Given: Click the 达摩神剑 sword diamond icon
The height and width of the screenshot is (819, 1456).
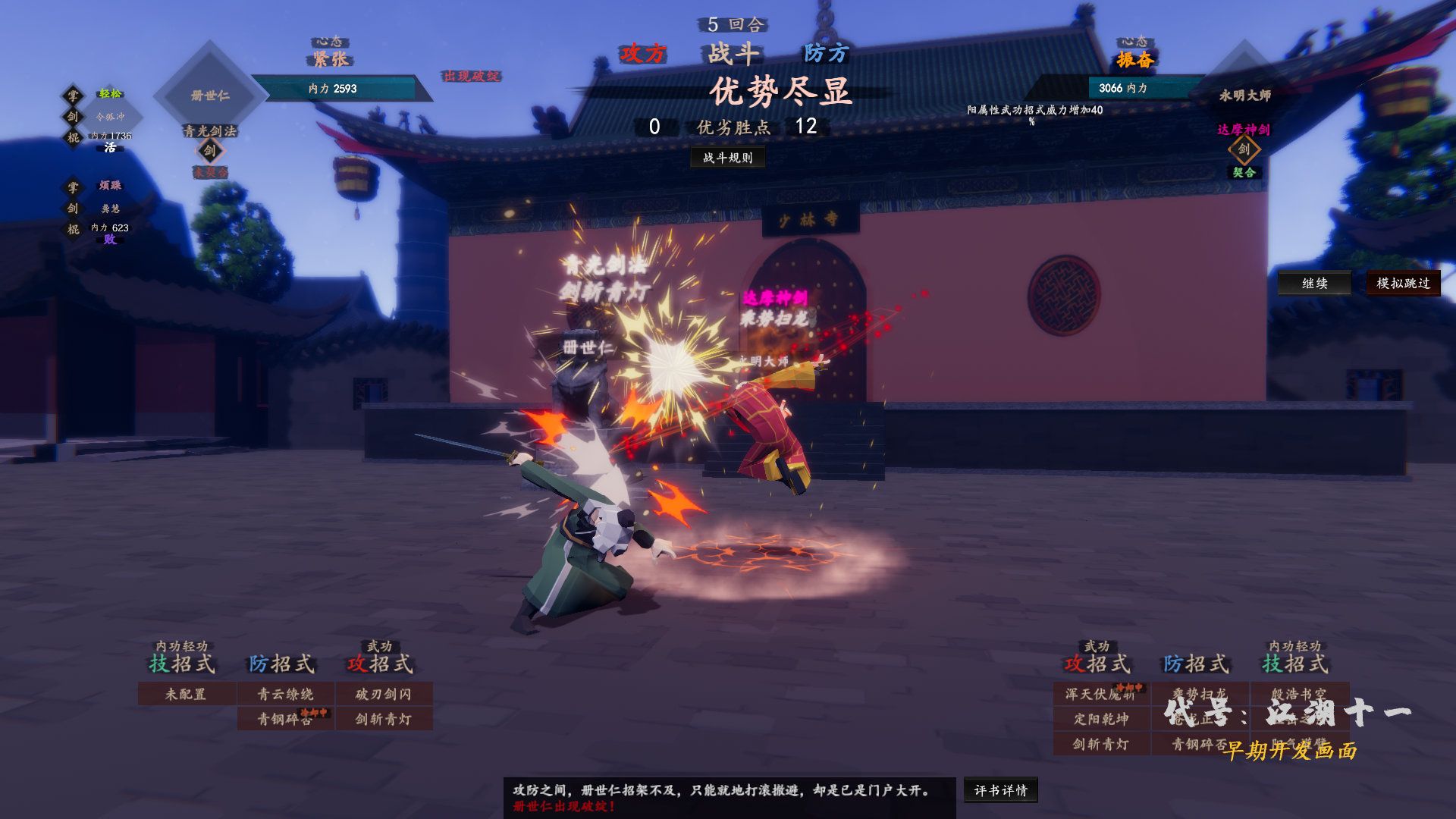Looking at the screenshot, I should point(1244,149).
